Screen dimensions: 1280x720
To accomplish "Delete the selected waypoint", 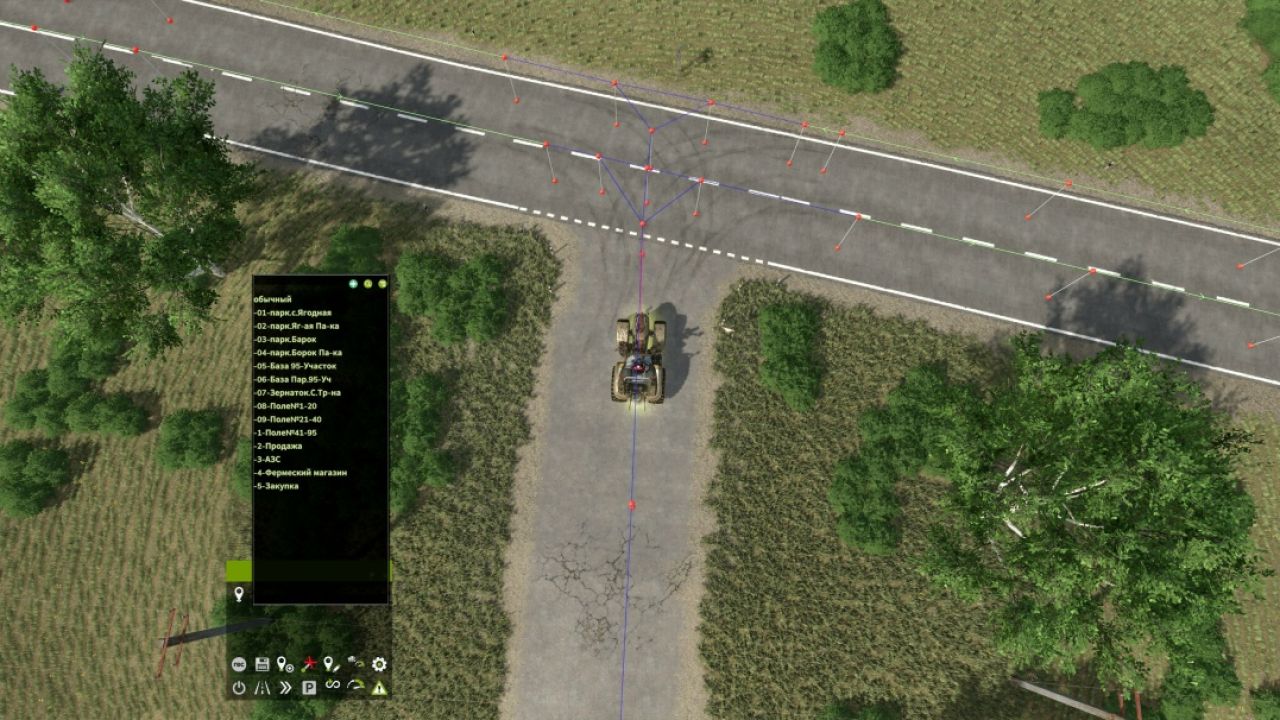I will (x=311, y=665).
